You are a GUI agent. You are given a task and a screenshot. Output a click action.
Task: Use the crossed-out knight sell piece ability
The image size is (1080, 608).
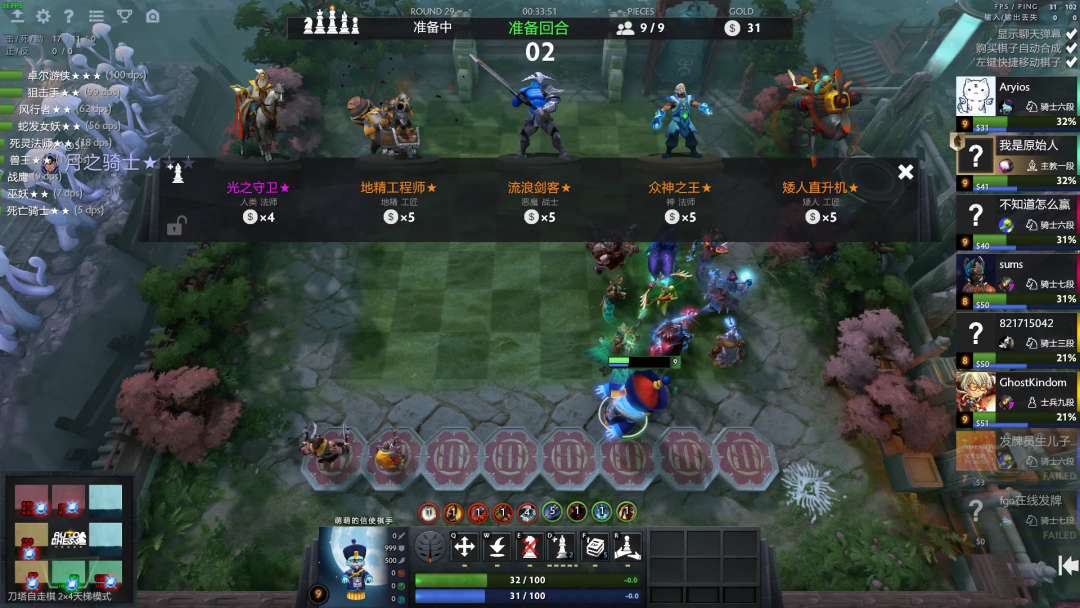point(531,547)
